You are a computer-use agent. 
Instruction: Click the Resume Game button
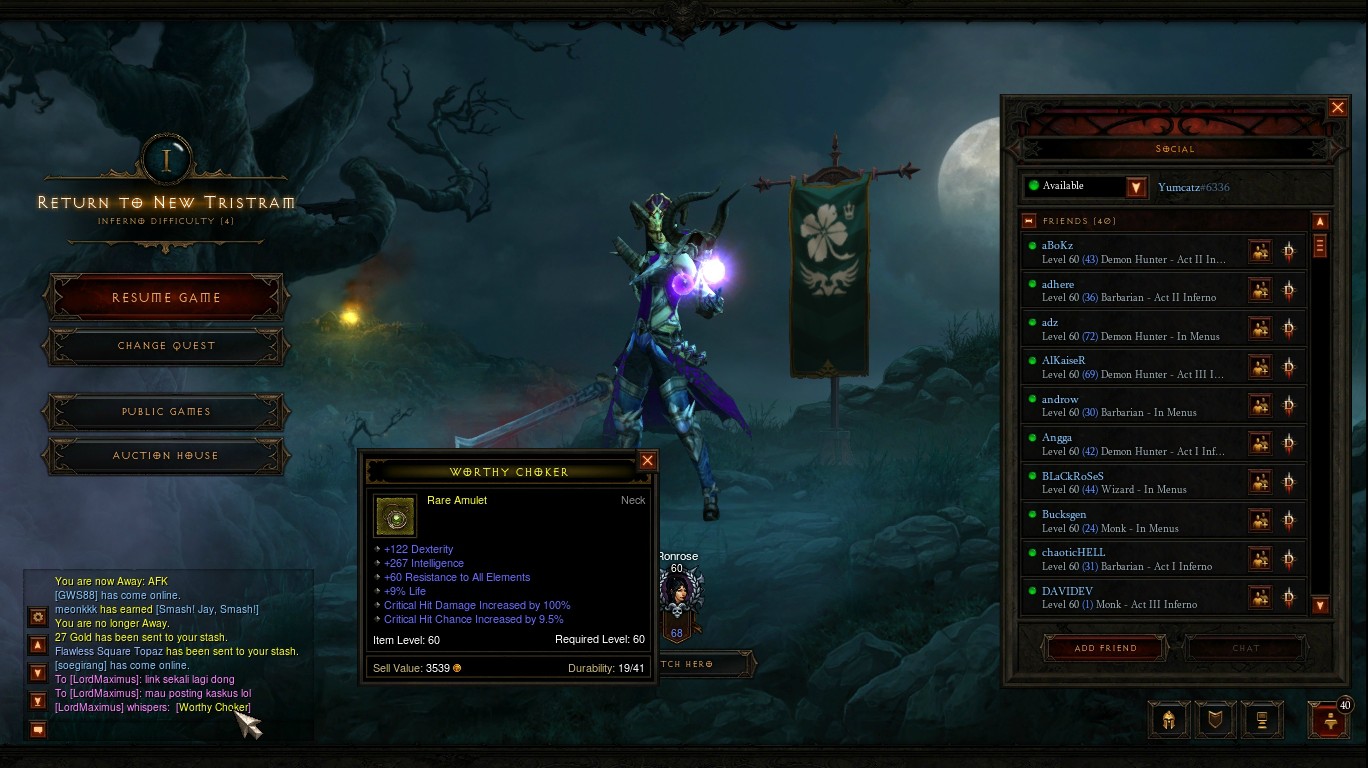165,297
